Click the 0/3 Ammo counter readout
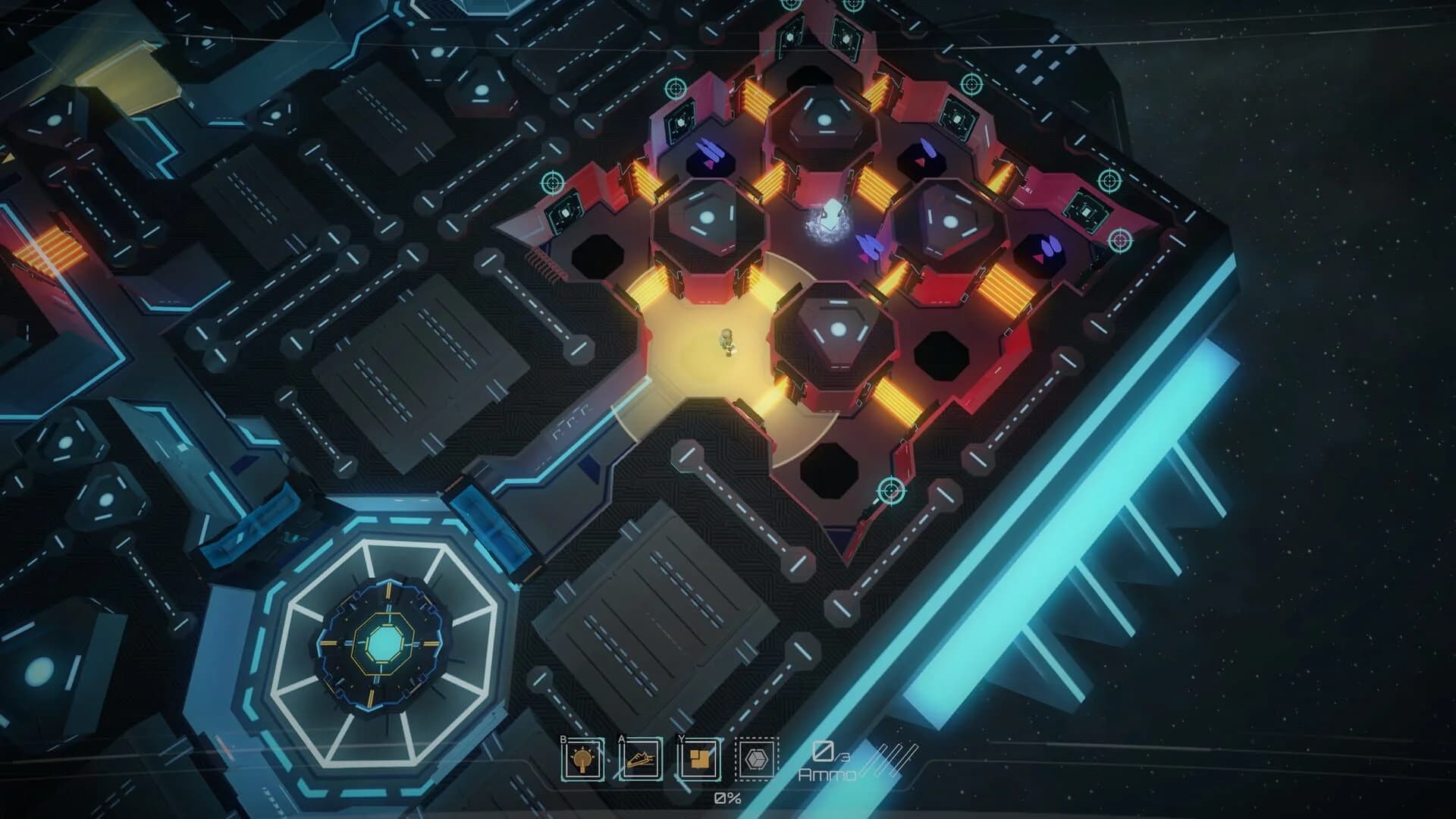 tap(826, 763)
